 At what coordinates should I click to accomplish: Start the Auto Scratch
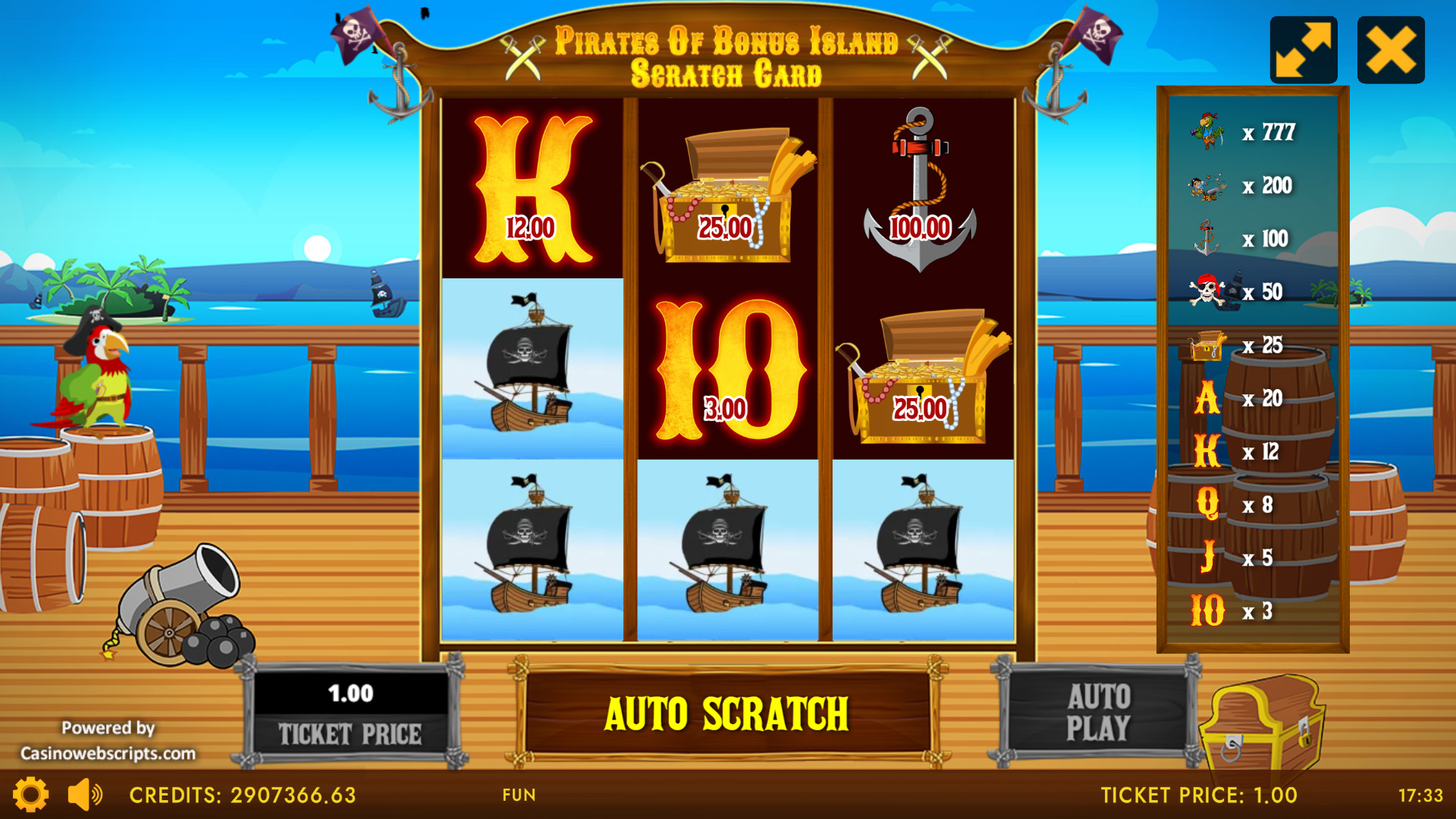coord(726,714)
